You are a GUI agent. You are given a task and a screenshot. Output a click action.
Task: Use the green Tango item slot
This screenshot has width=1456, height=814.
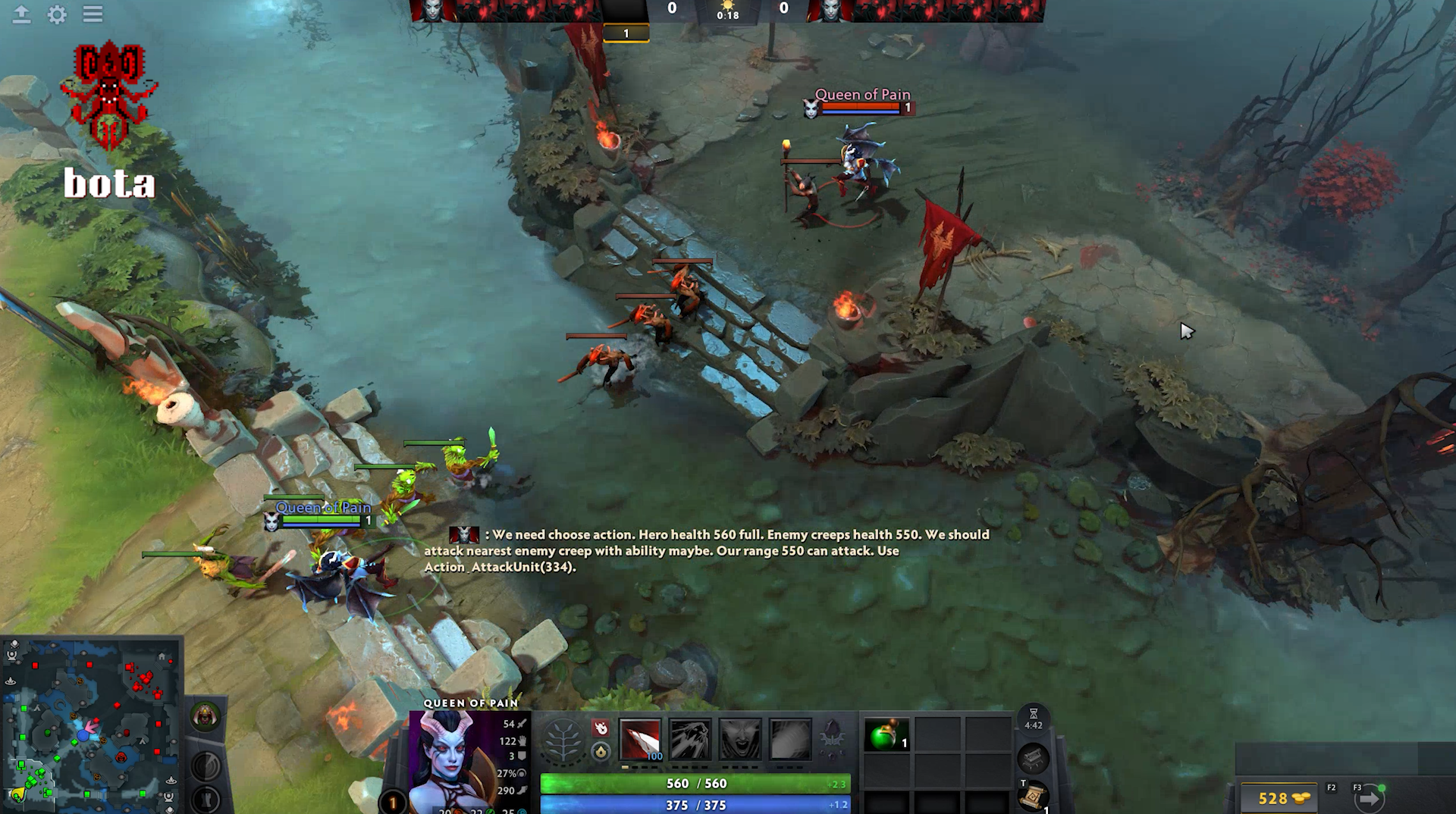886,735
